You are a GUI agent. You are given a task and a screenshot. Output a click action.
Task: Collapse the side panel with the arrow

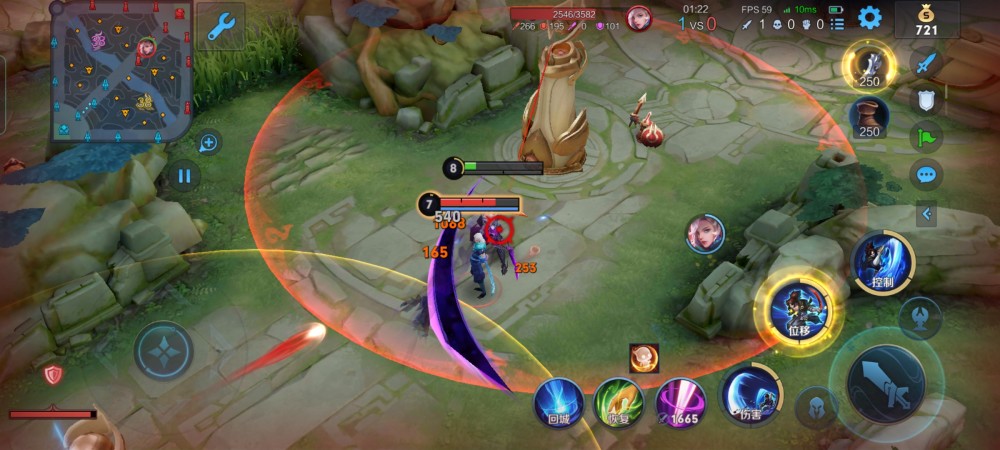[927, 213]
